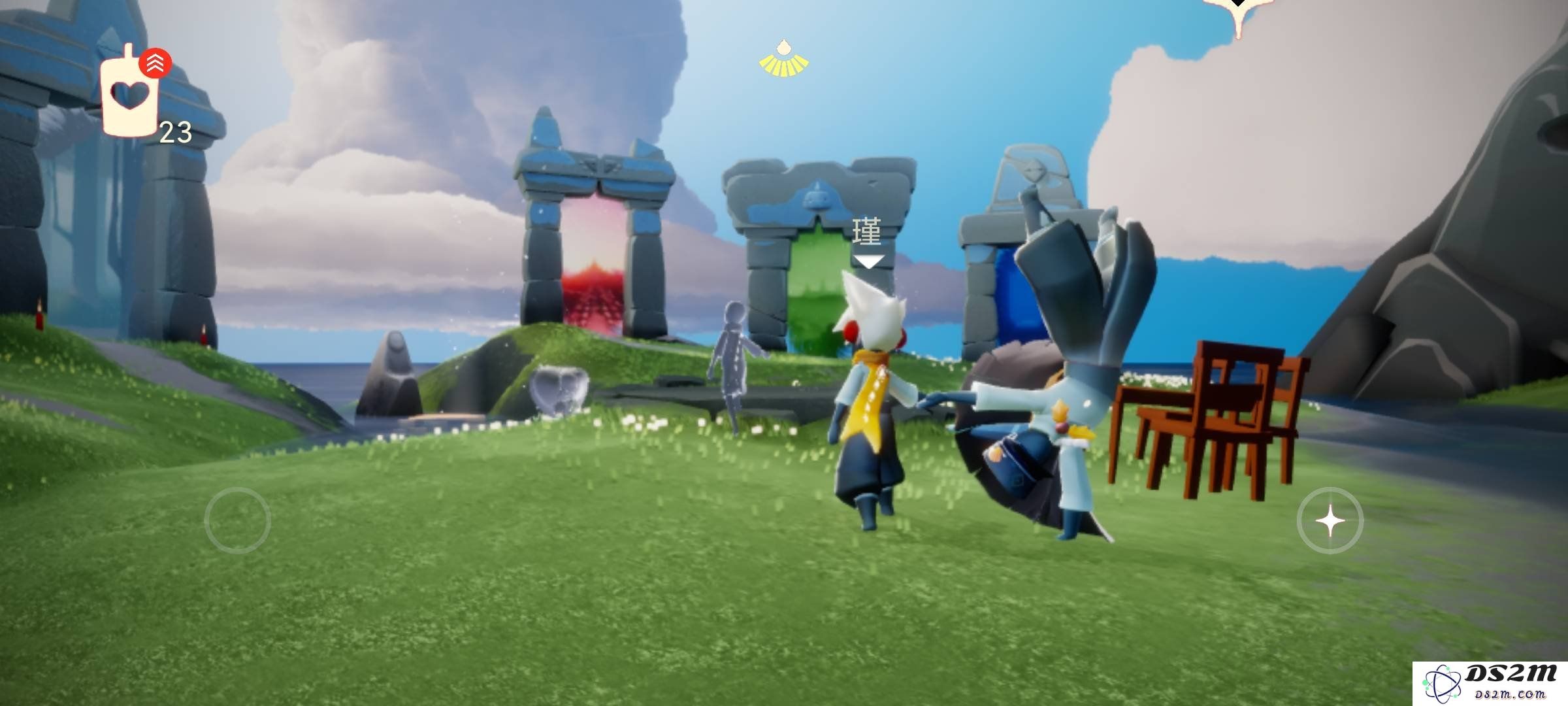Select the player name tag 瑾
This screenshot has width=1568, height=706.
click(867, 233)
